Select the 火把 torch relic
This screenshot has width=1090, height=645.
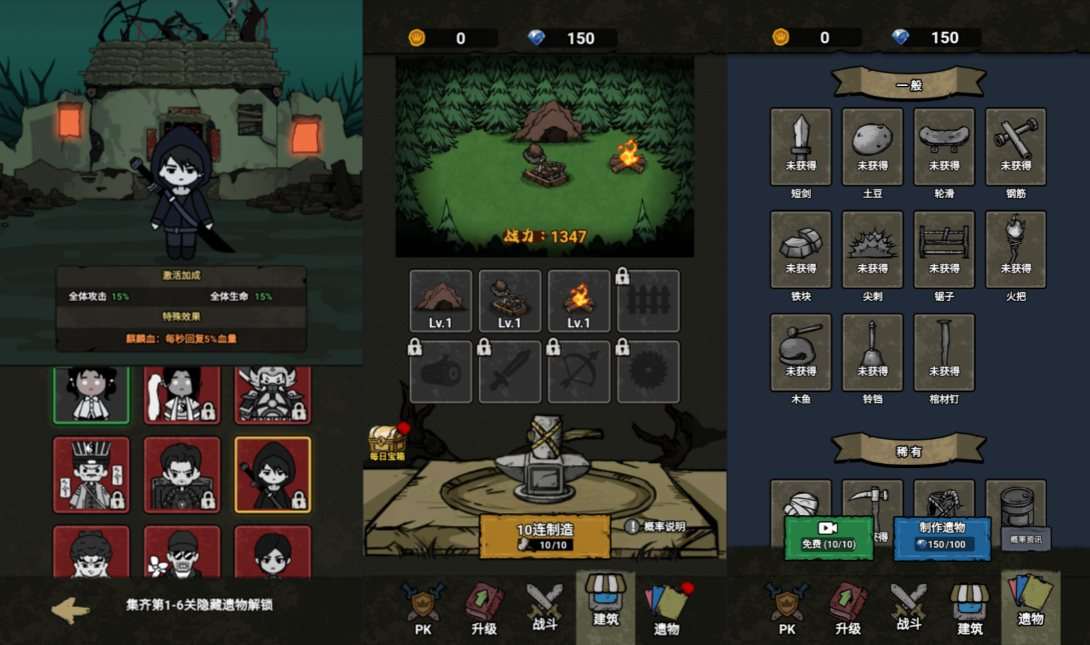click(1016, 249)
